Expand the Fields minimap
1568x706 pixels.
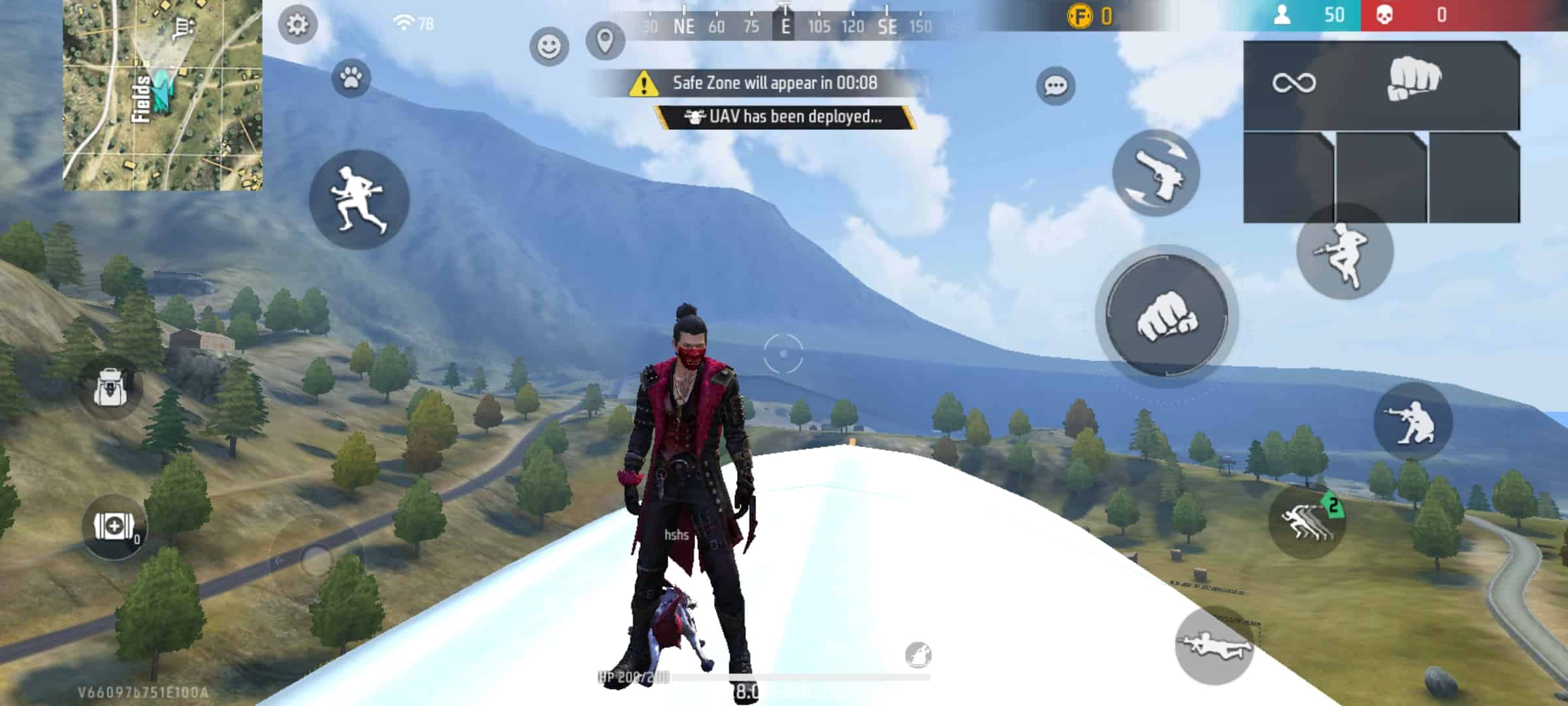pyautogui.click(x=163, y=95)
